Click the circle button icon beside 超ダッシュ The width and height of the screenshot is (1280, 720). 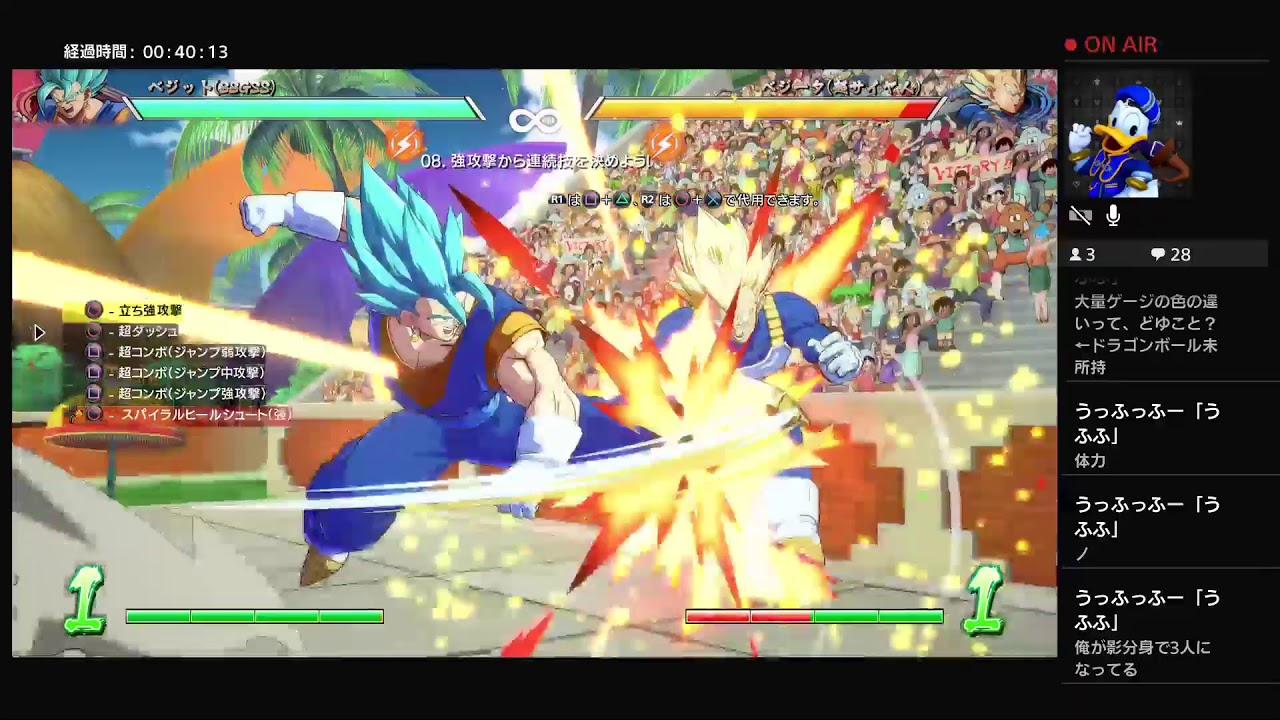pyautogui.click(x=92, y=333)
